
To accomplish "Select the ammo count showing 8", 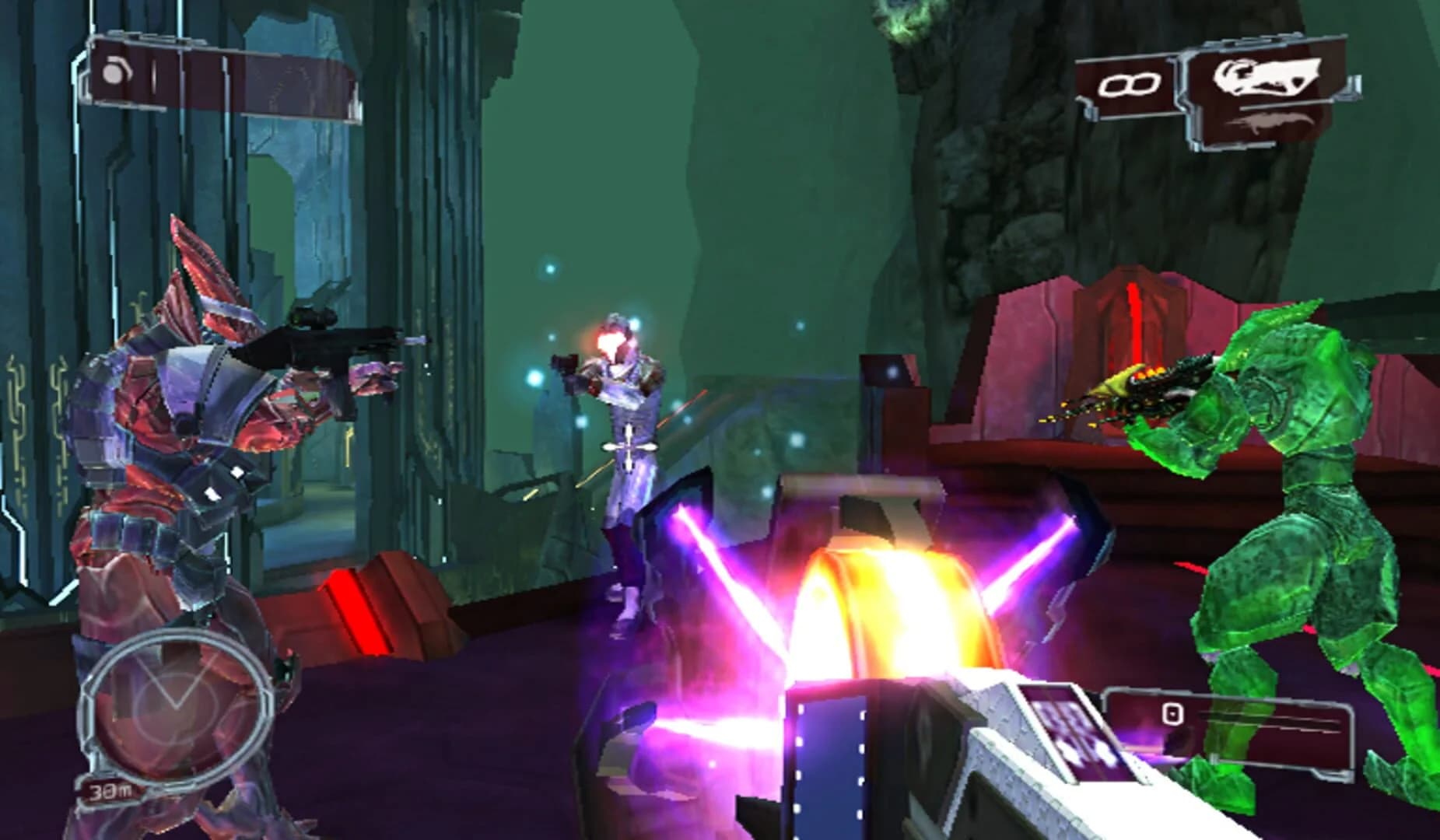I will [x=1128, y=83].
